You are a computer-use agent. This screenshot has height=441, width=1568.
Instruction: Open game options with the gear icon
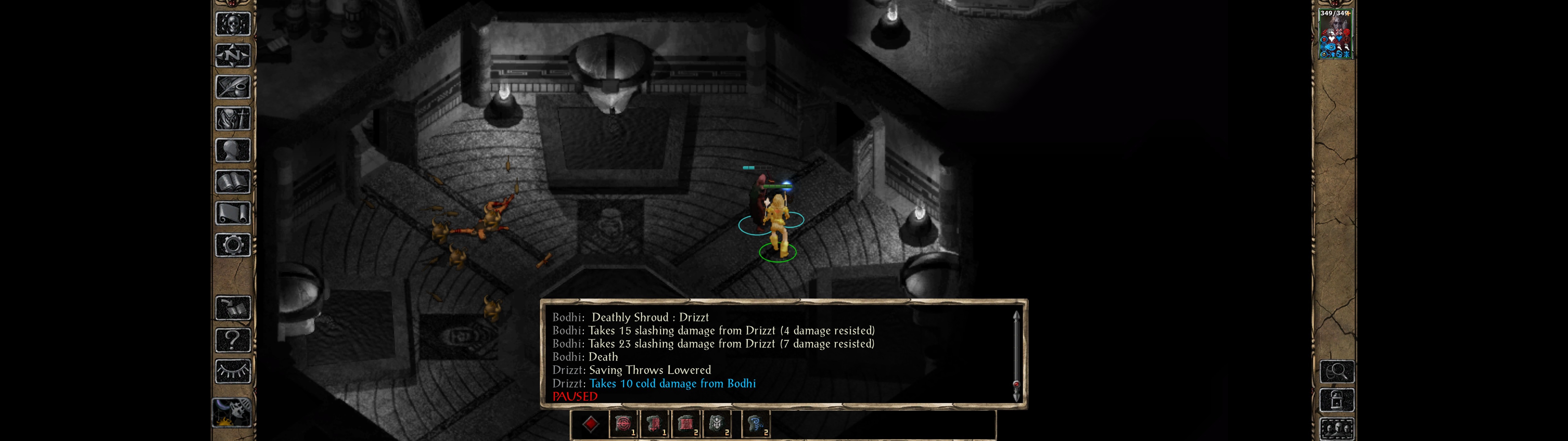click(x=232, y=246)
